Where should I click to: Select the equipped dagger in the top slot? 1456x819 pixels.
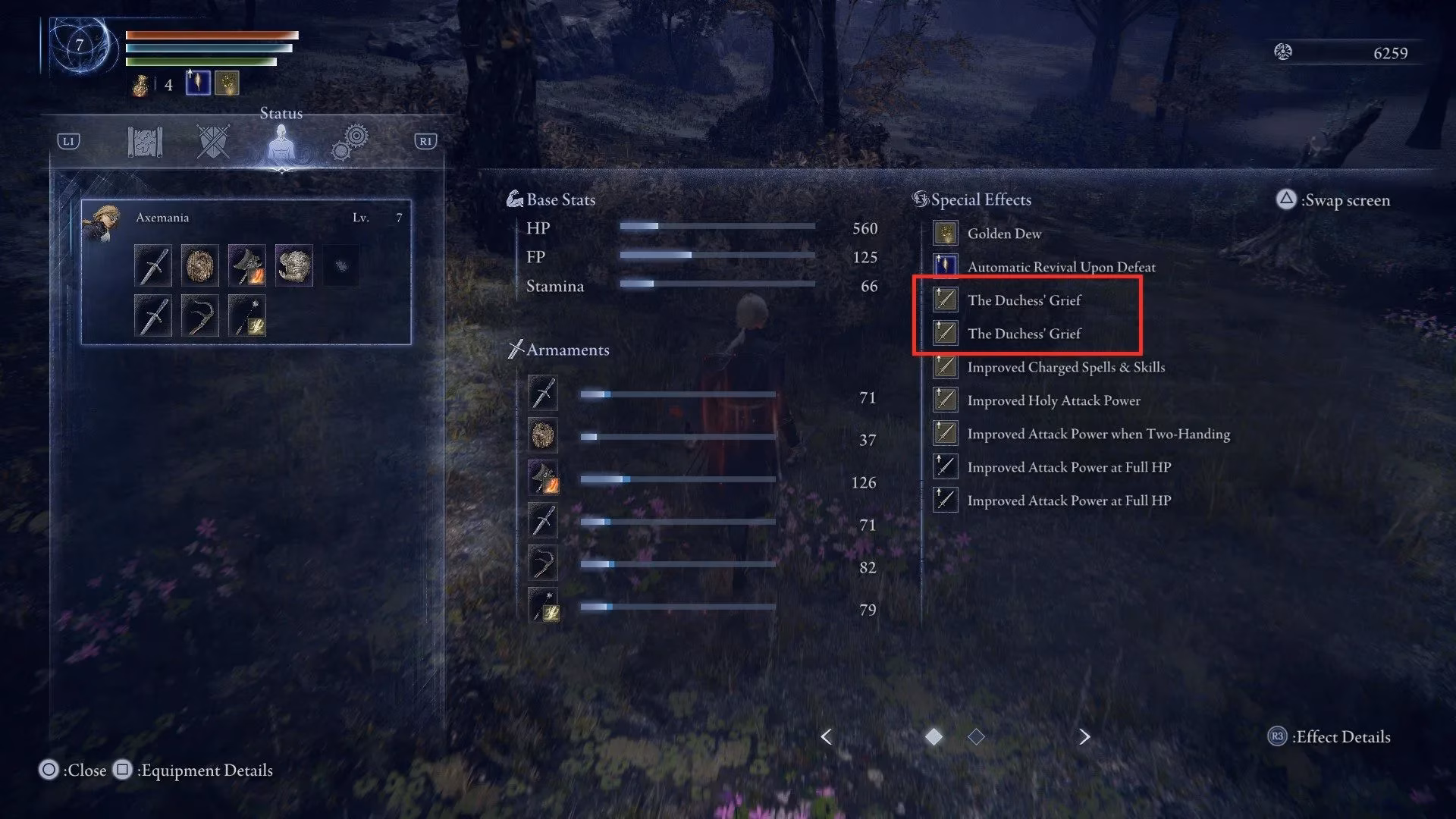point(153,265)
